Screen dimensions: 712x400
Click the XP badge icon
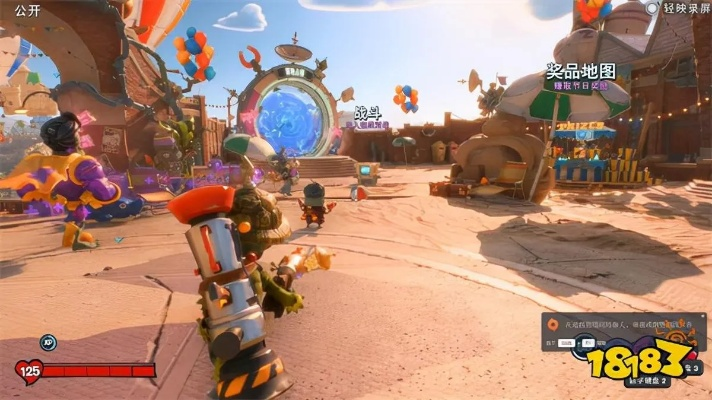coord(47,342)
